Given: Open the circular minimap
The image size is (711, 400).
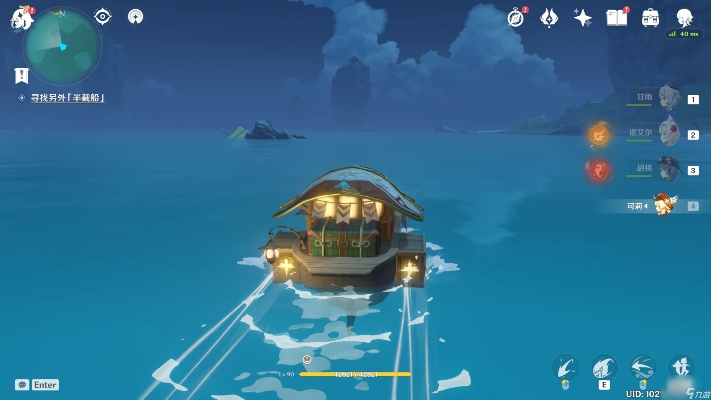Looking at the screenshot, I should coord(62,45).
